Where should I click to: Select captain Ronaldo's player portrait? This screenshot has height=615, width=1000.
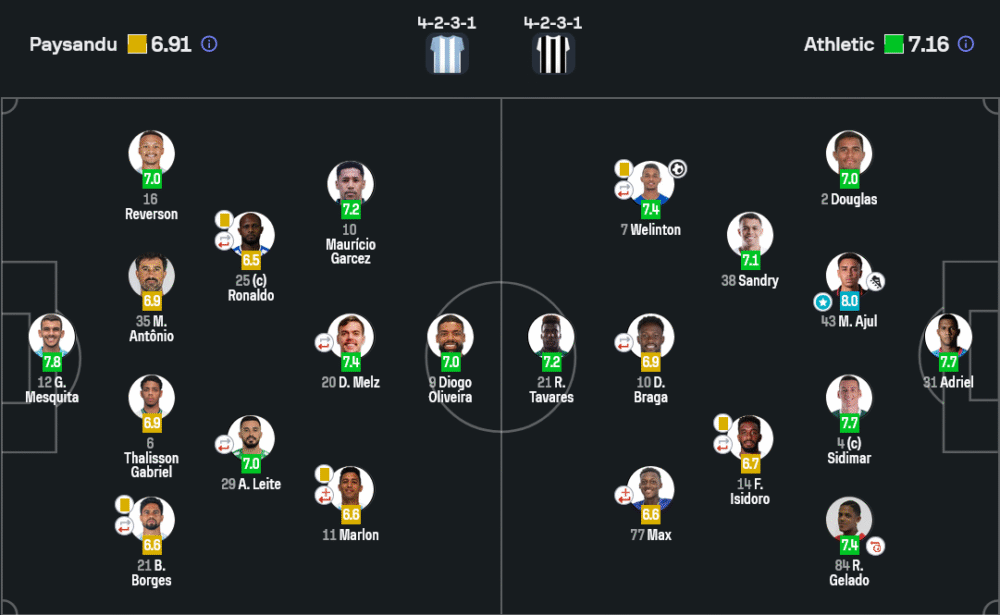click(x=251, y=235)
